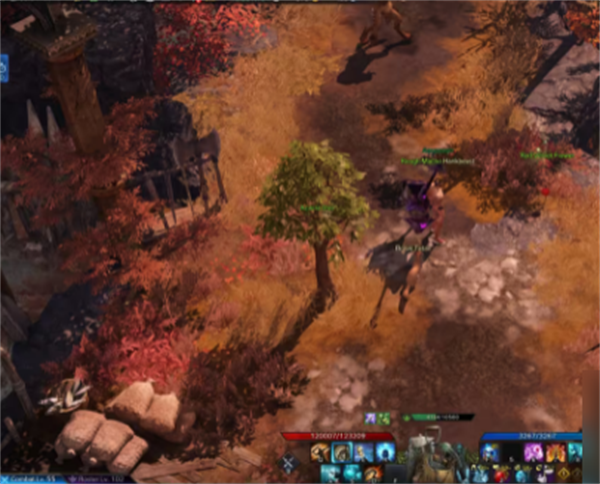Click the crossed swords icon beside the skill bar
This screenshot has width=600, height=484.
289,463
